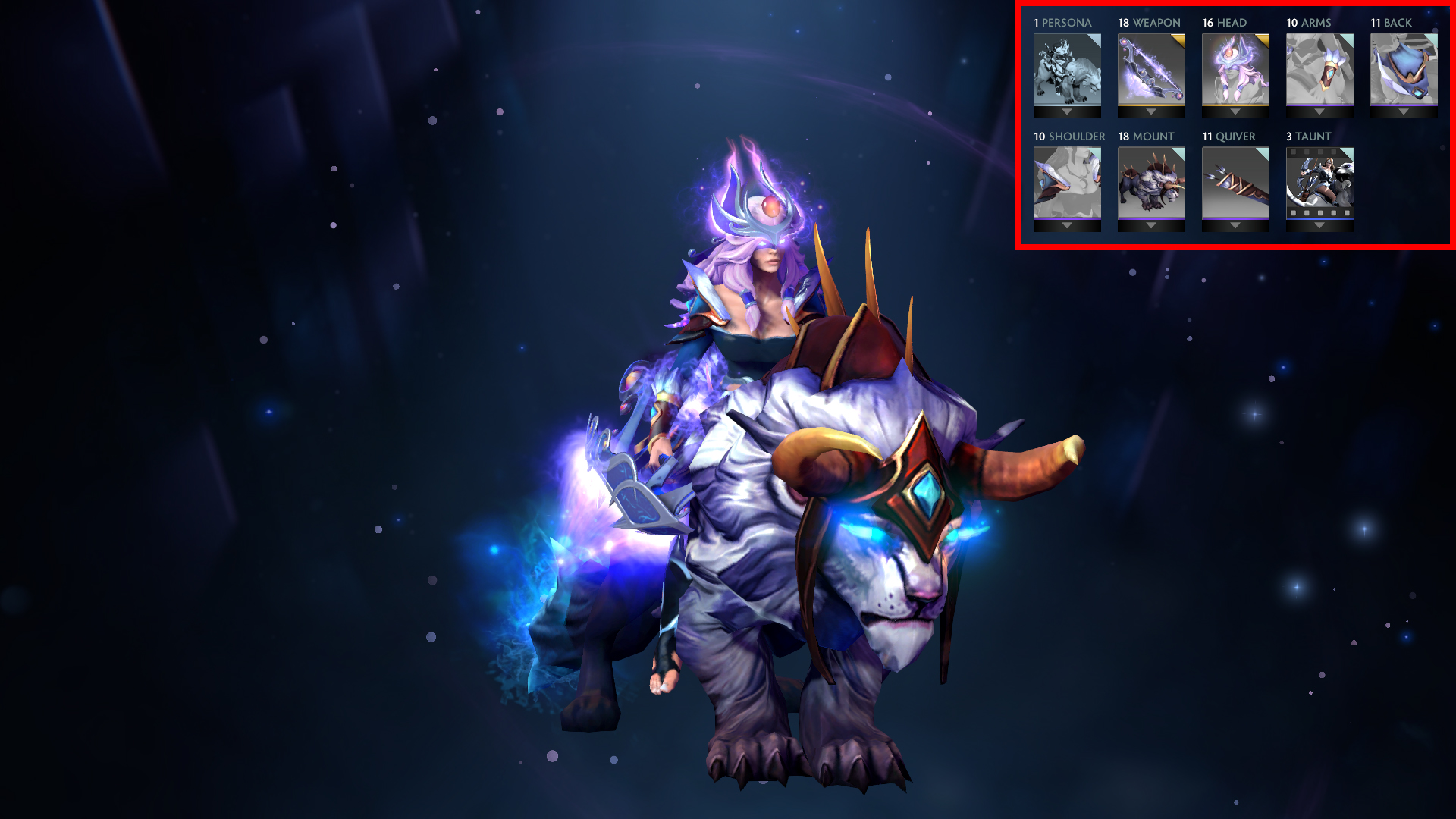Select the arrows item in the Quiver slot
Image resolution: width=1456 pixels, height=819 pixels.
pyautogui.click(x=1235, y=184)
